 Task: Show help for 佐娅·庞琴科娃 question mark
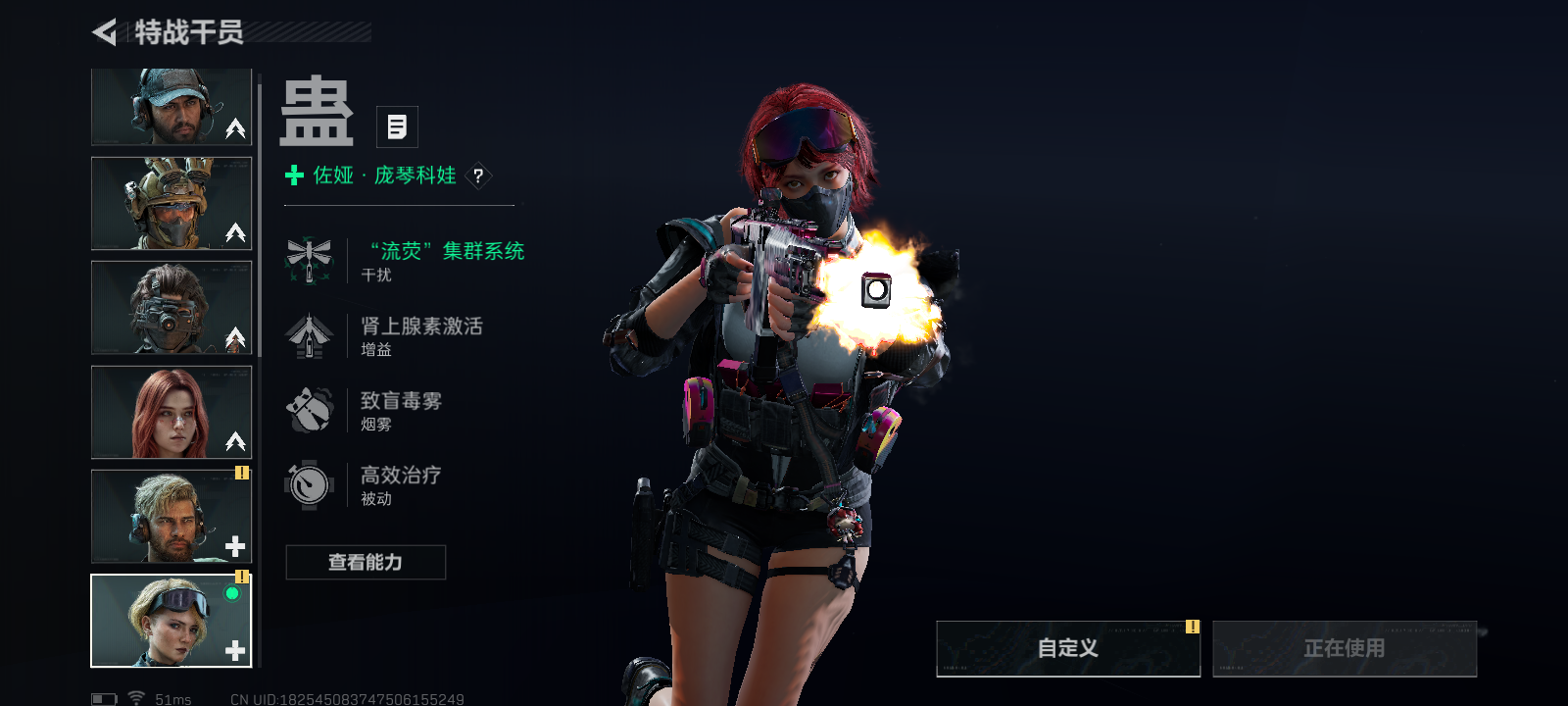[x=478, y=176]
